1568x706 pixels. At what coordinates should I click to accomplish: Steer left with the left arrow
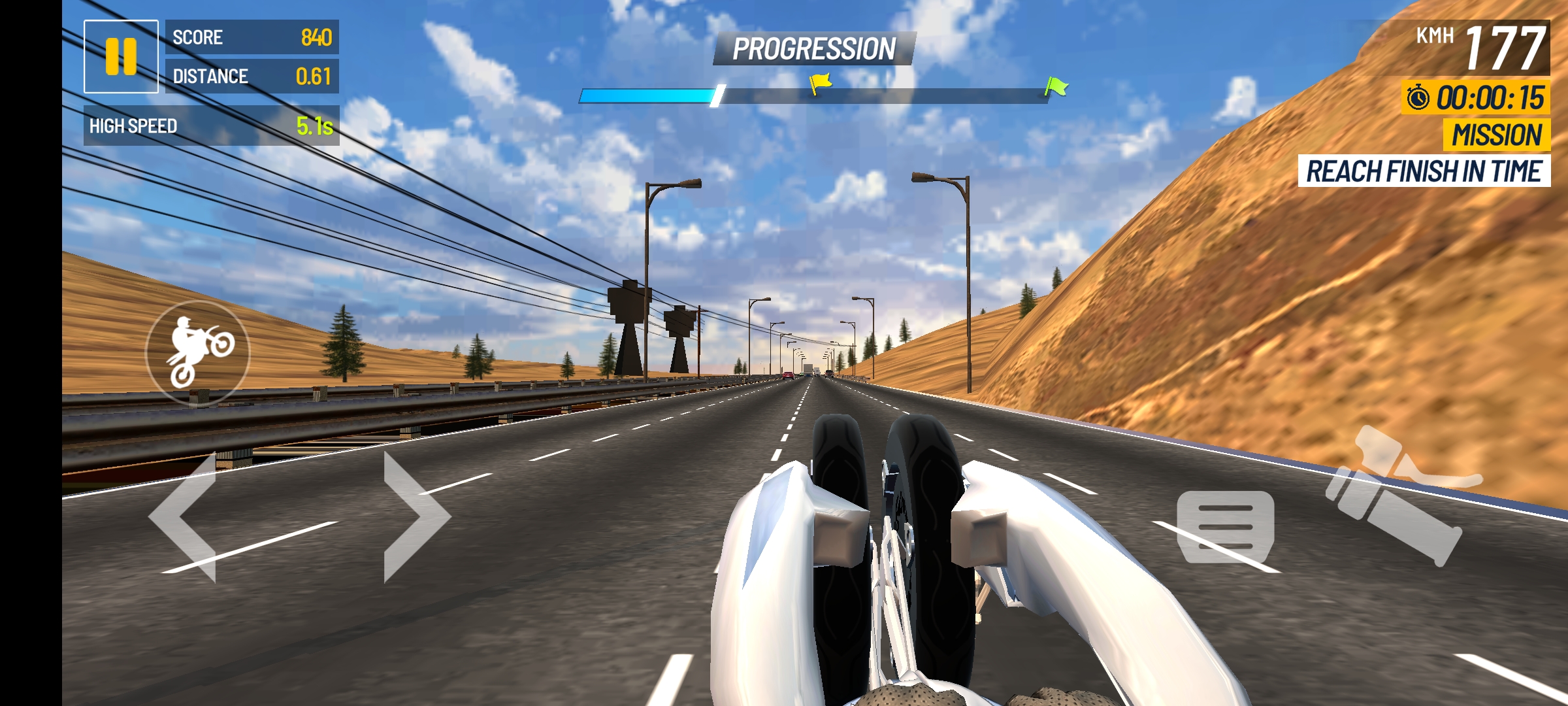(184, 516)
